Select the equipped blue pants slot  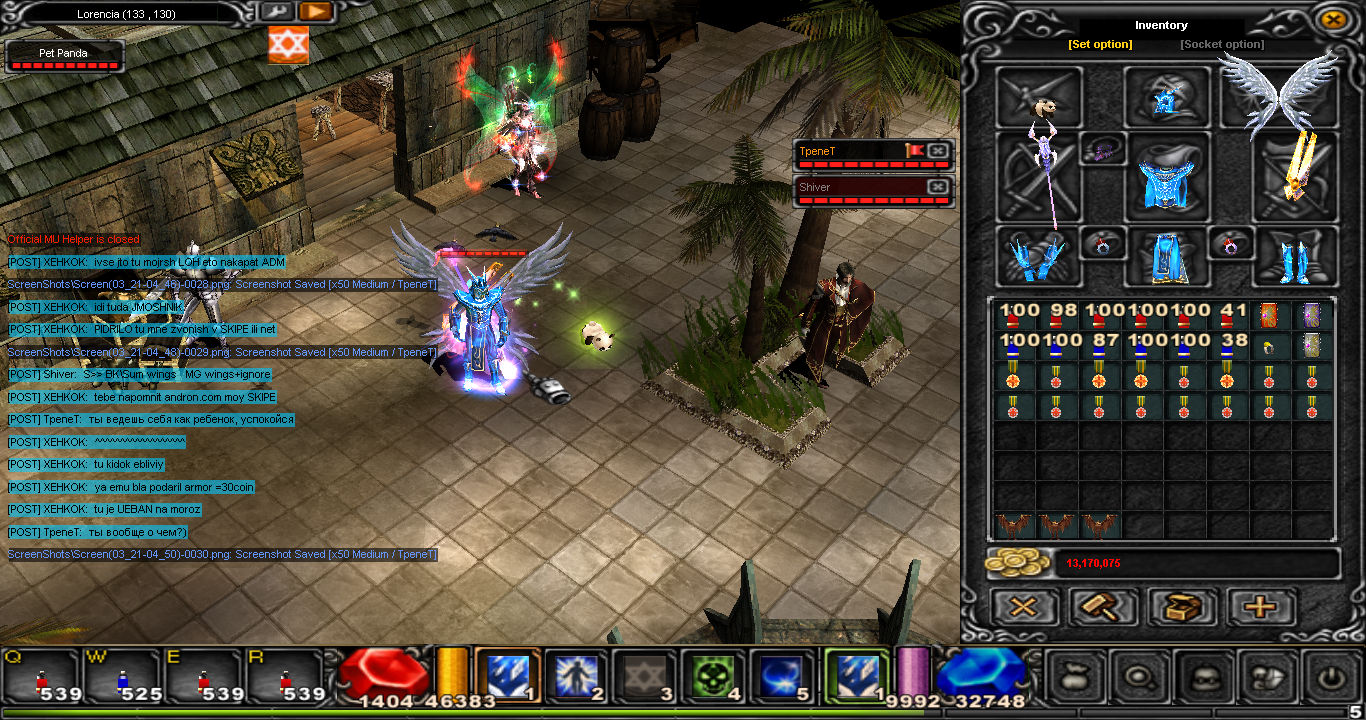[1166, 258]
